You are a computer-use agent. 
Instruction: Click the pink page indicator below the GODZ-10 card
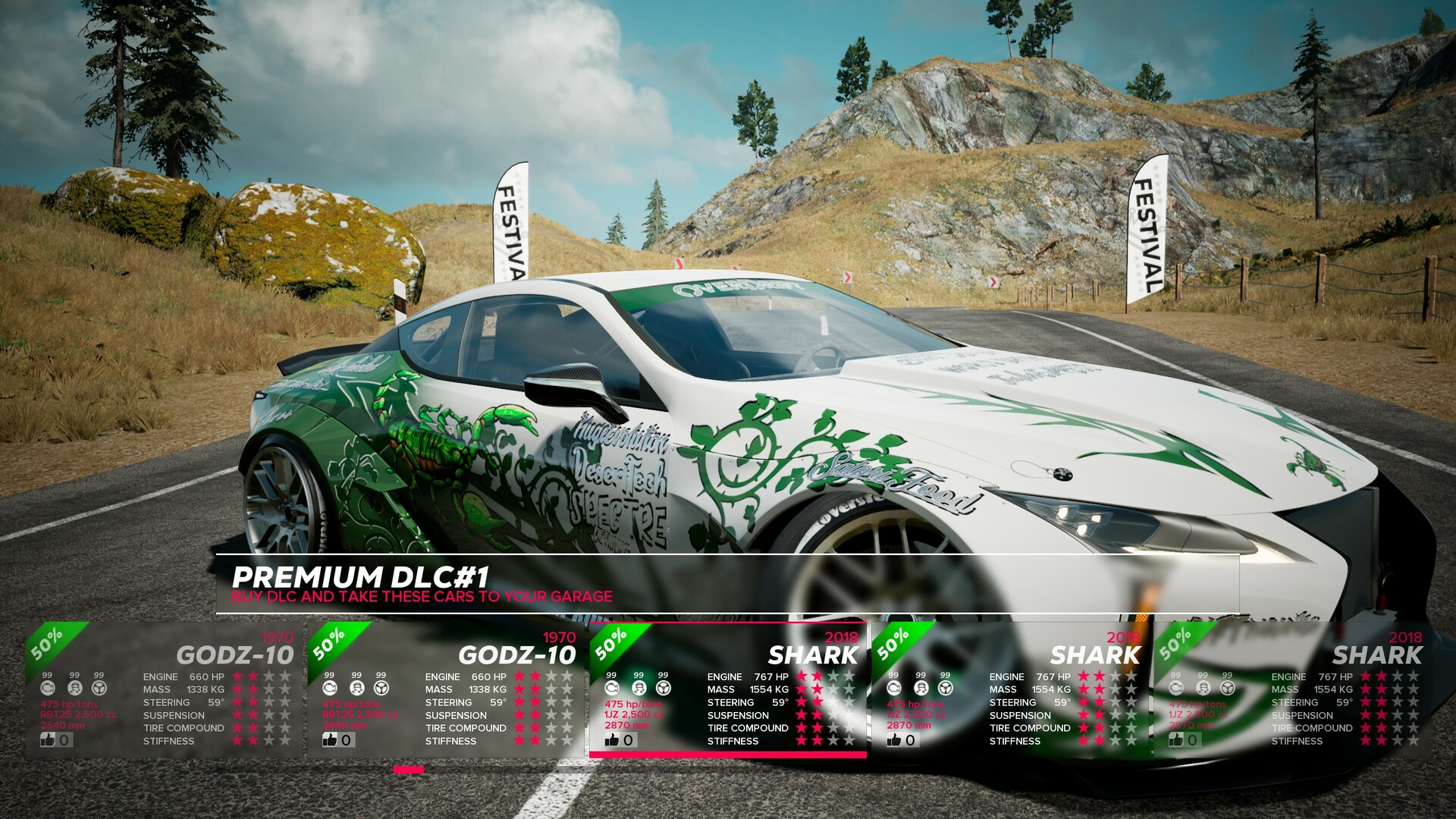pyautogui.click(x=409, y=769)
